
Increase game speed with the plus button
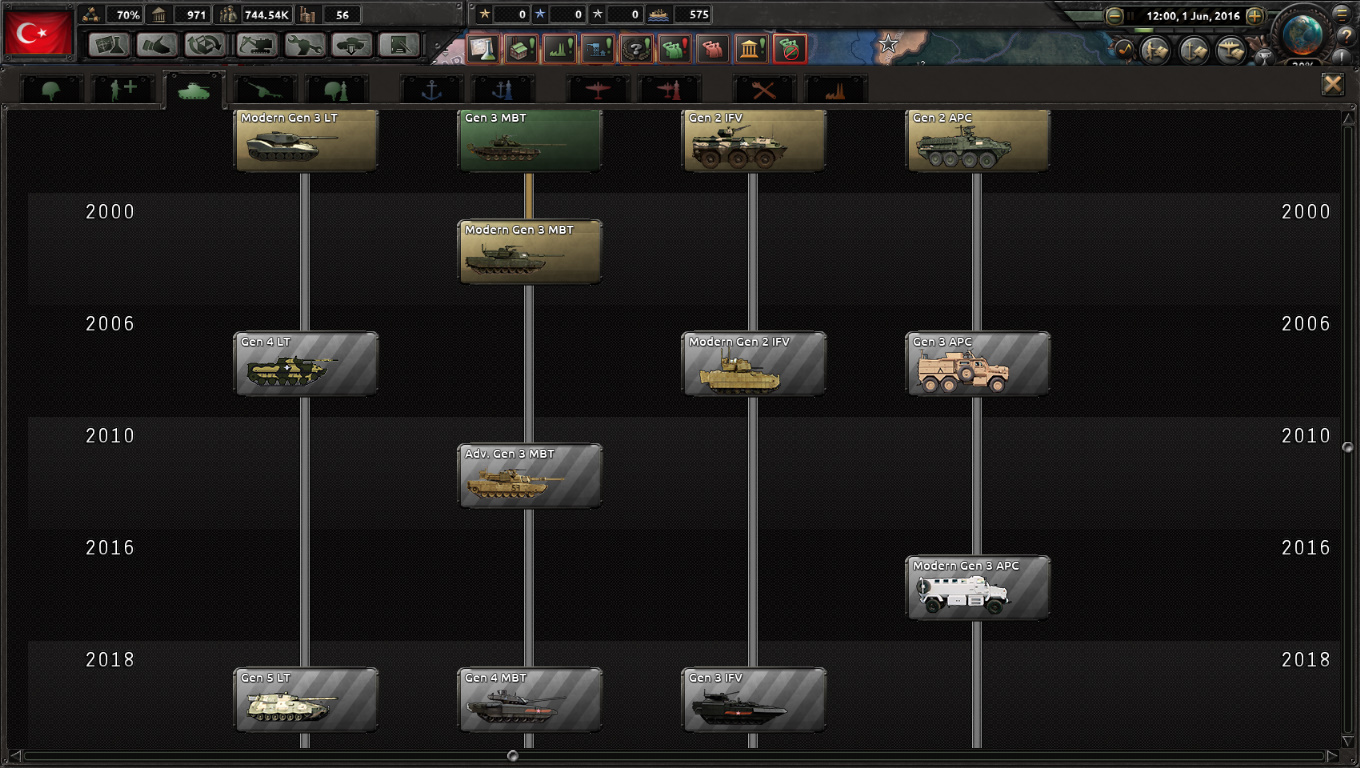1255,16
